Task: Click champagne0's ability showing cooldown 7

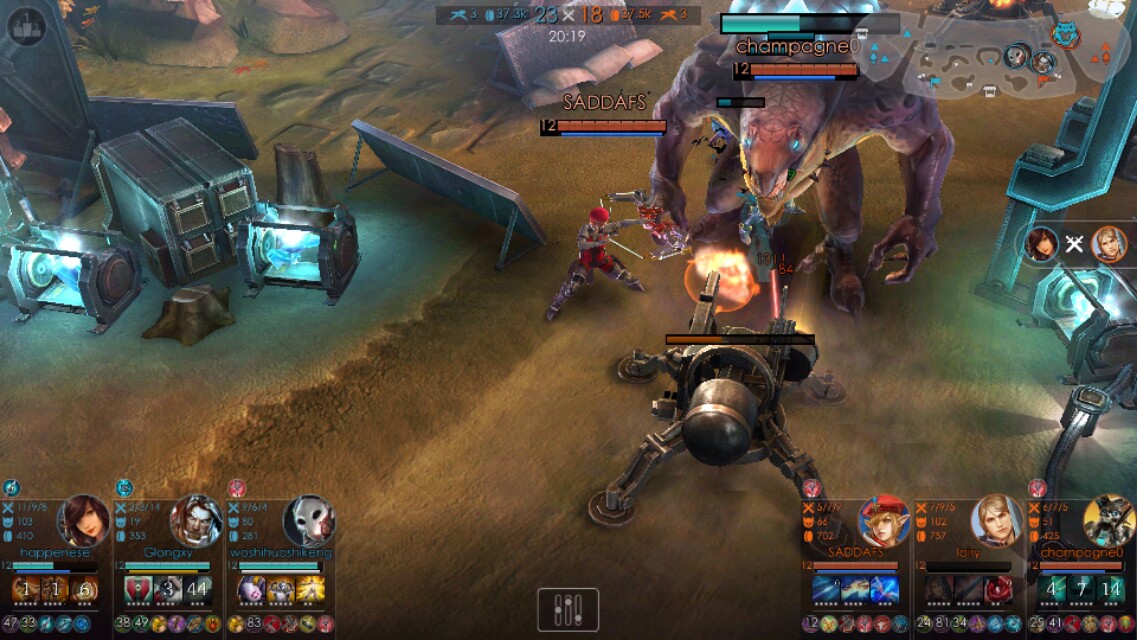Action: [1082, 589]
